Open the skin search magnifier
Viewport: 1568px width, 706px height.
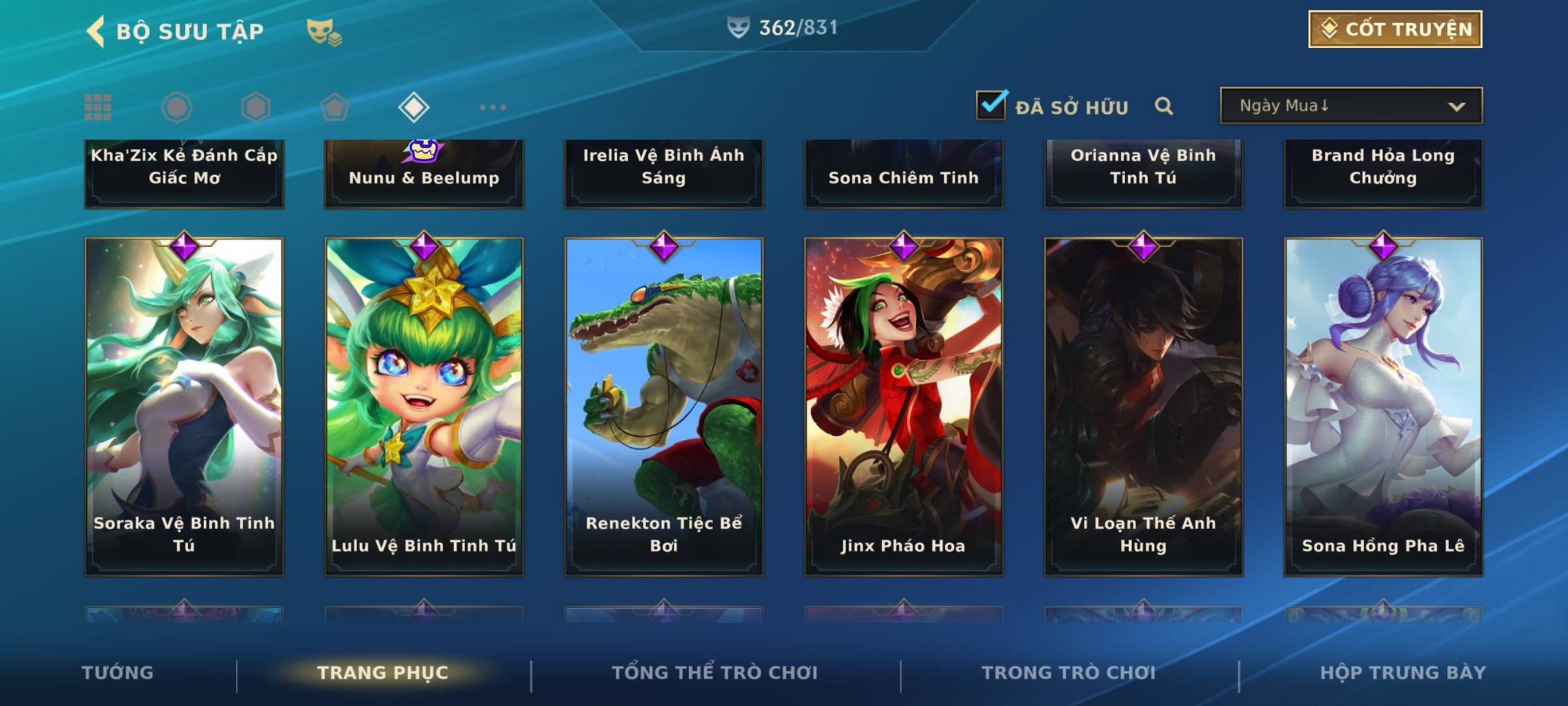pos(1164,106)
